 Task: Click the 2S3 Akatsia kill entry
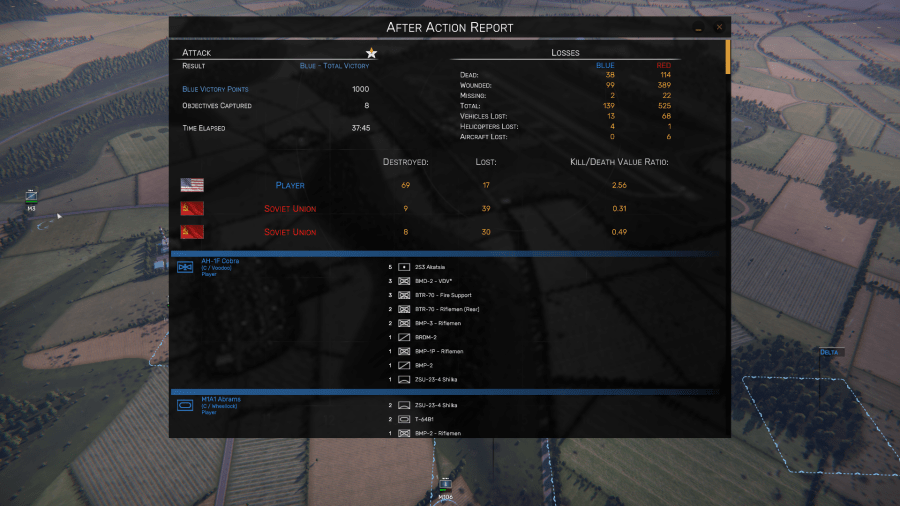click(431, 267)
